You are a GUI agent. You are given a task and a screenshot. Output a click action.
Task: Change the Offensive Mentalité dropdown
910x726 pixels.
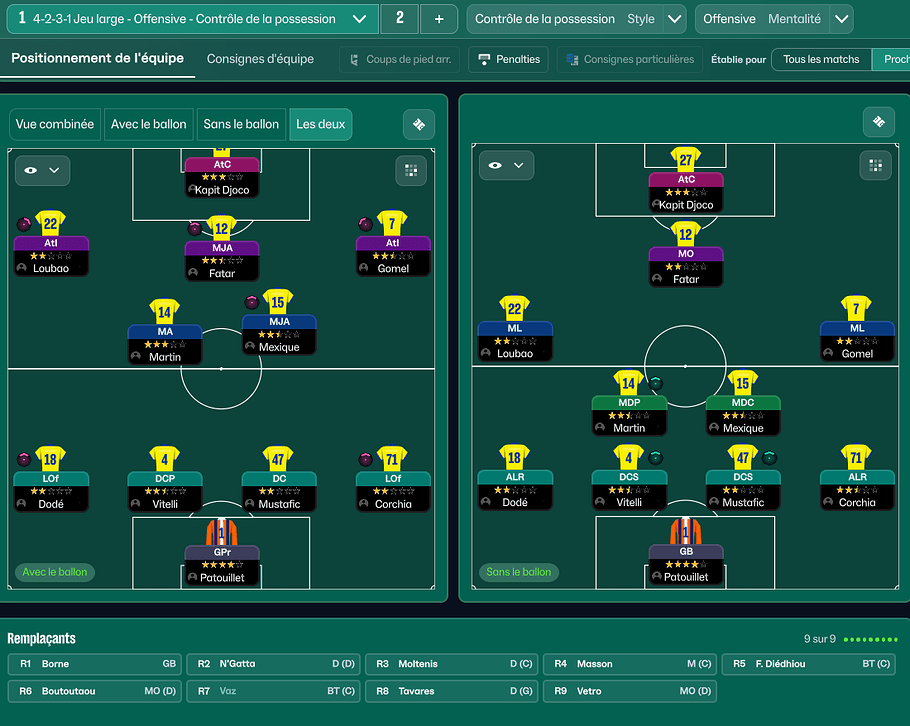click(842, 19)
